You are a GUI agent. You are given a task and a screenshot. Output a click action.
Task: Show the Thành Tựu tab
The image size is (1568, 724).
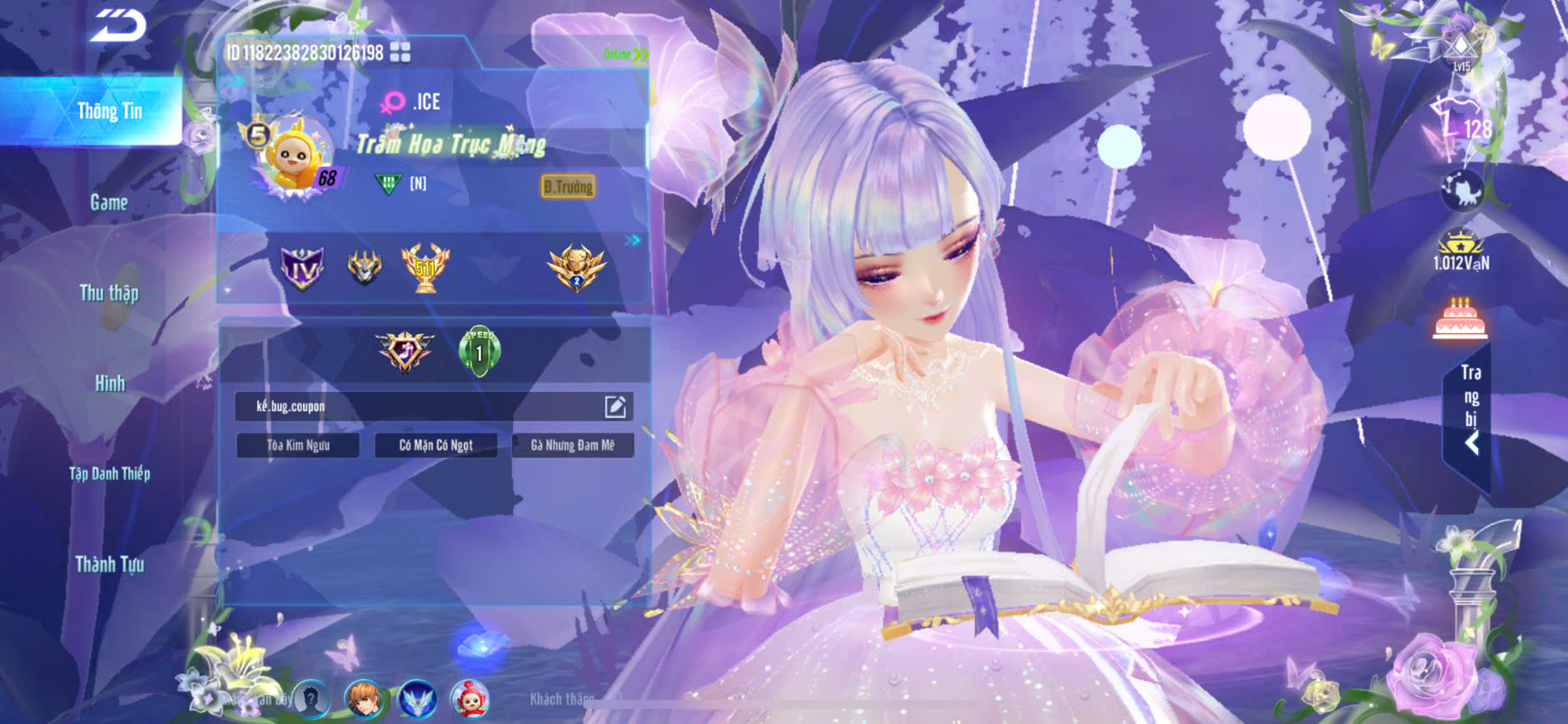coord(109,564)
